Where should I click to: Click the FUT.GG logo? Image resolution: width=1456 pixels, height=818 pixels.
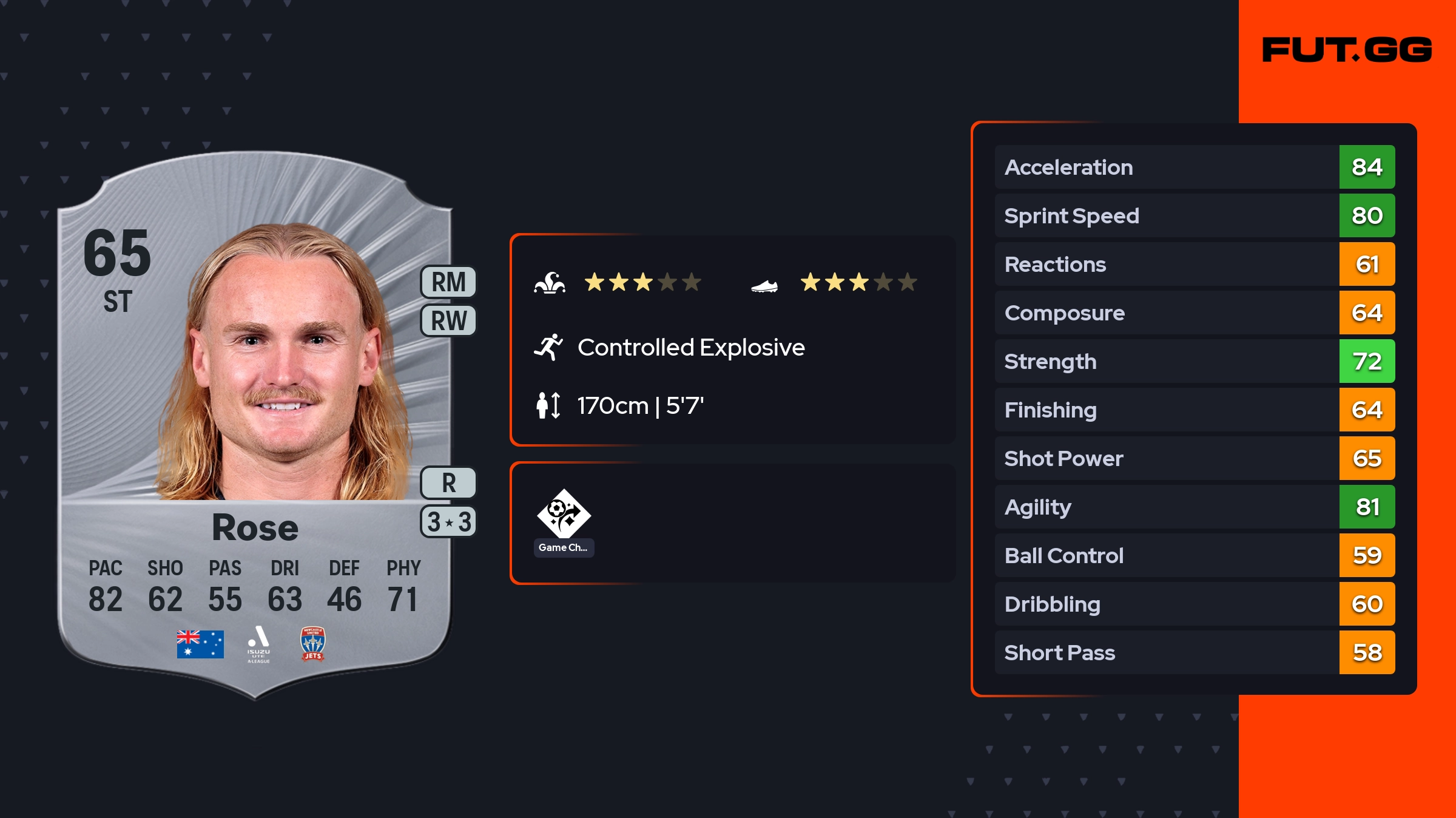click(x=1347, y=50)
